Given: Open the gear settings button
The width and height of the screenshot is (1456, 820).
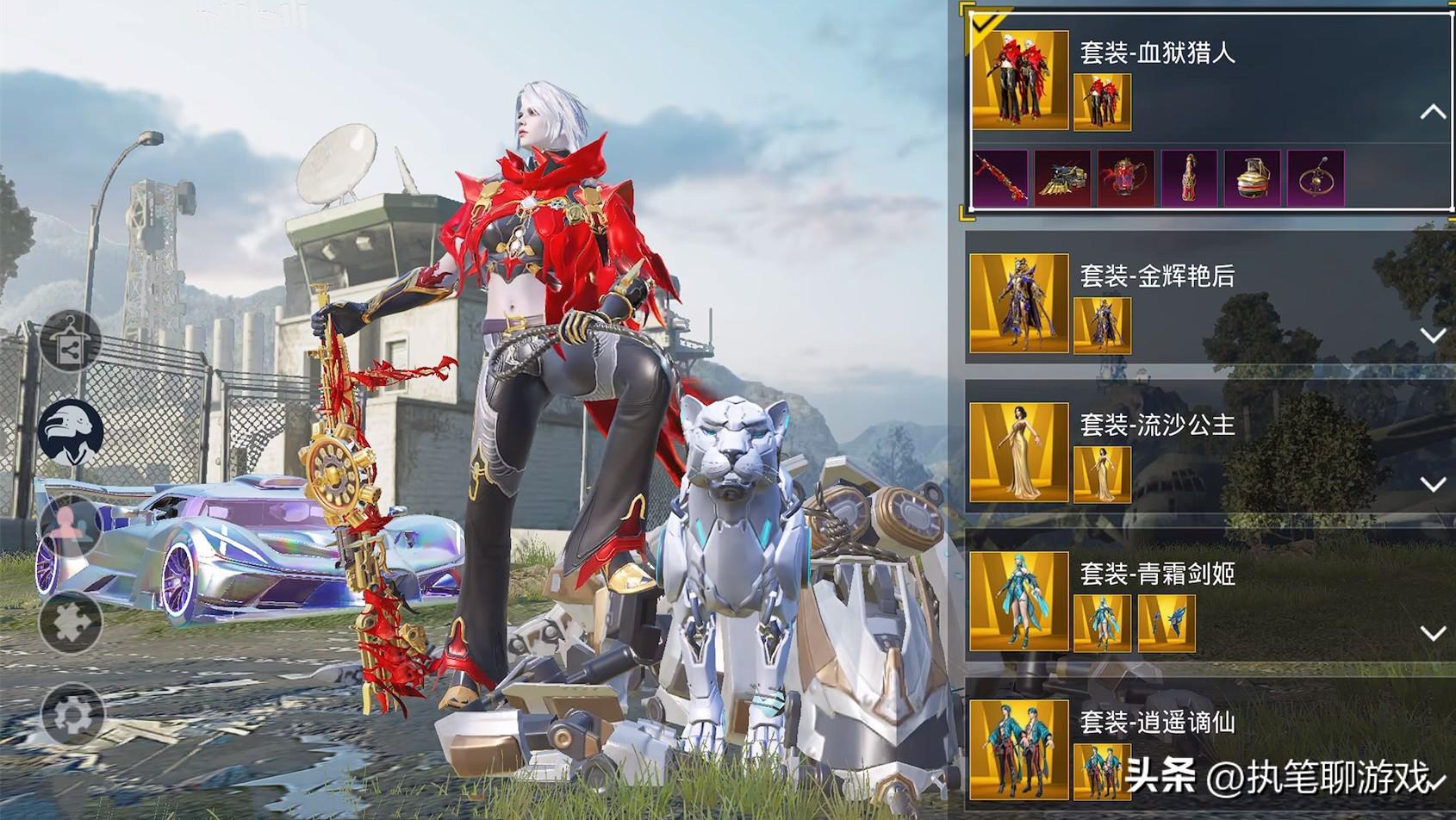Looking at the screenshot, I should pyautogui.click(x=71, y=715).
